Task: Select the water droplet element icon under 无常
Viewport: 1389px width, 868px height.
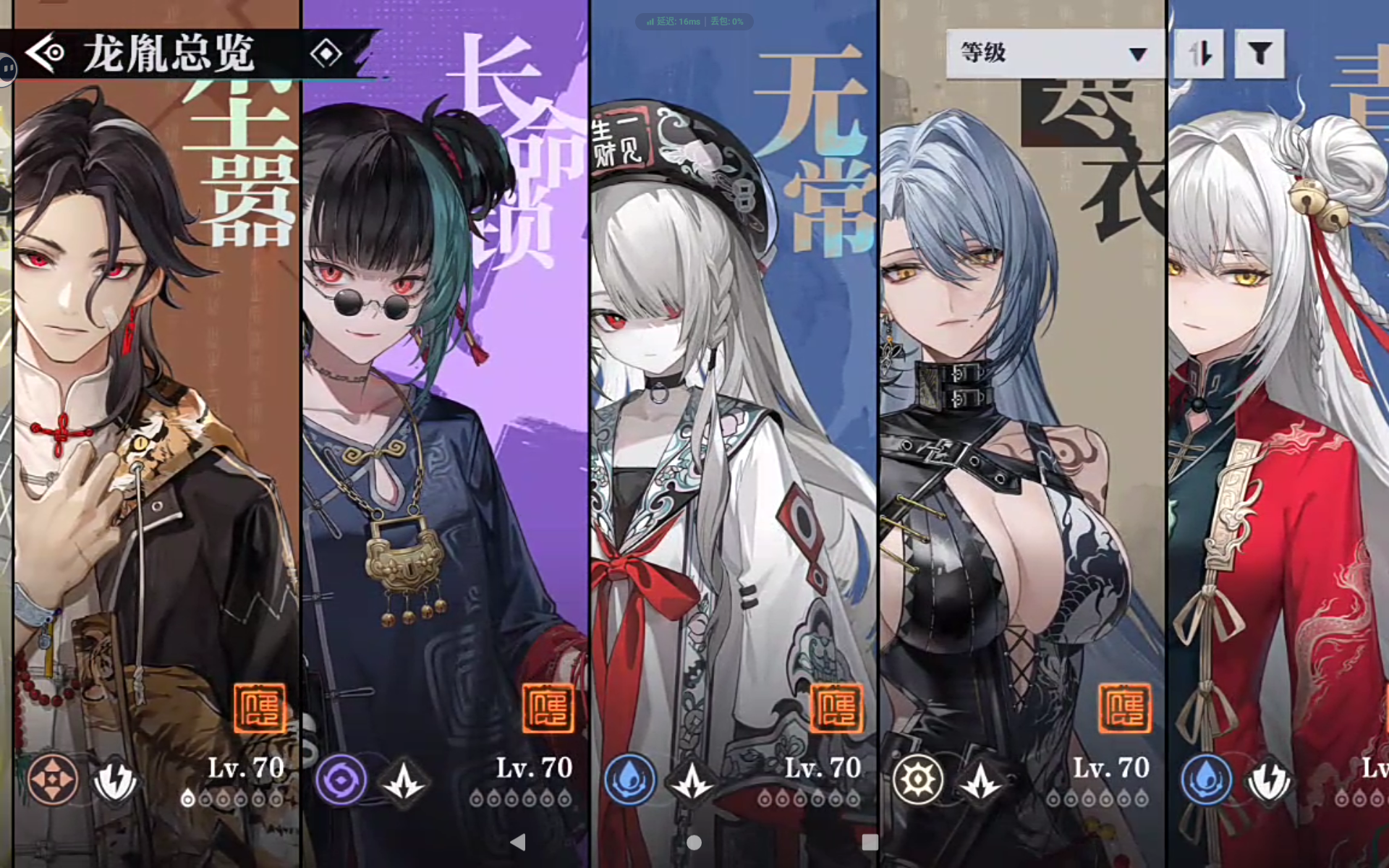Action: 631,780
